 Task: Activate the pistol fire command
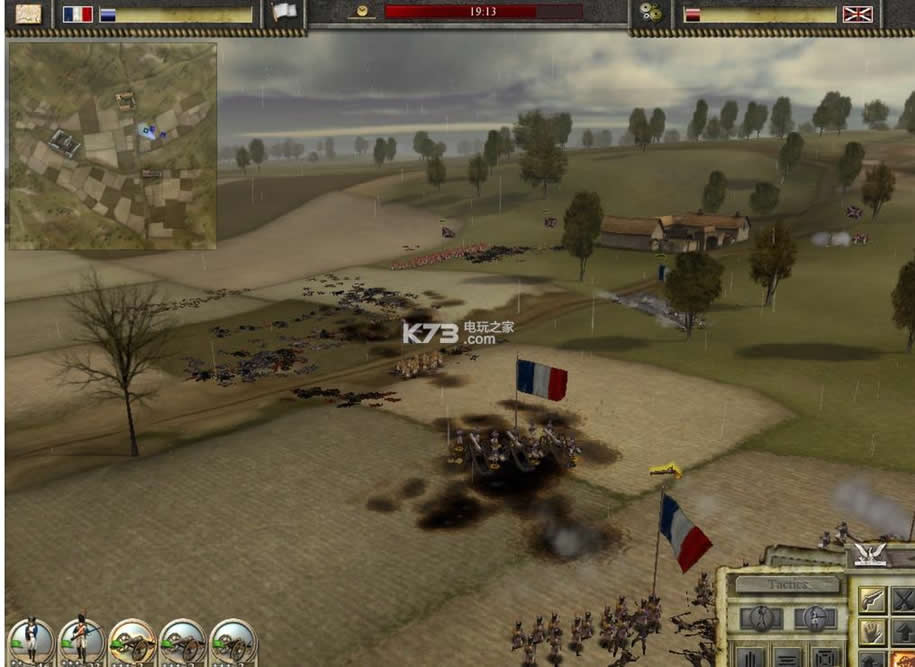(x=872, y=600)
